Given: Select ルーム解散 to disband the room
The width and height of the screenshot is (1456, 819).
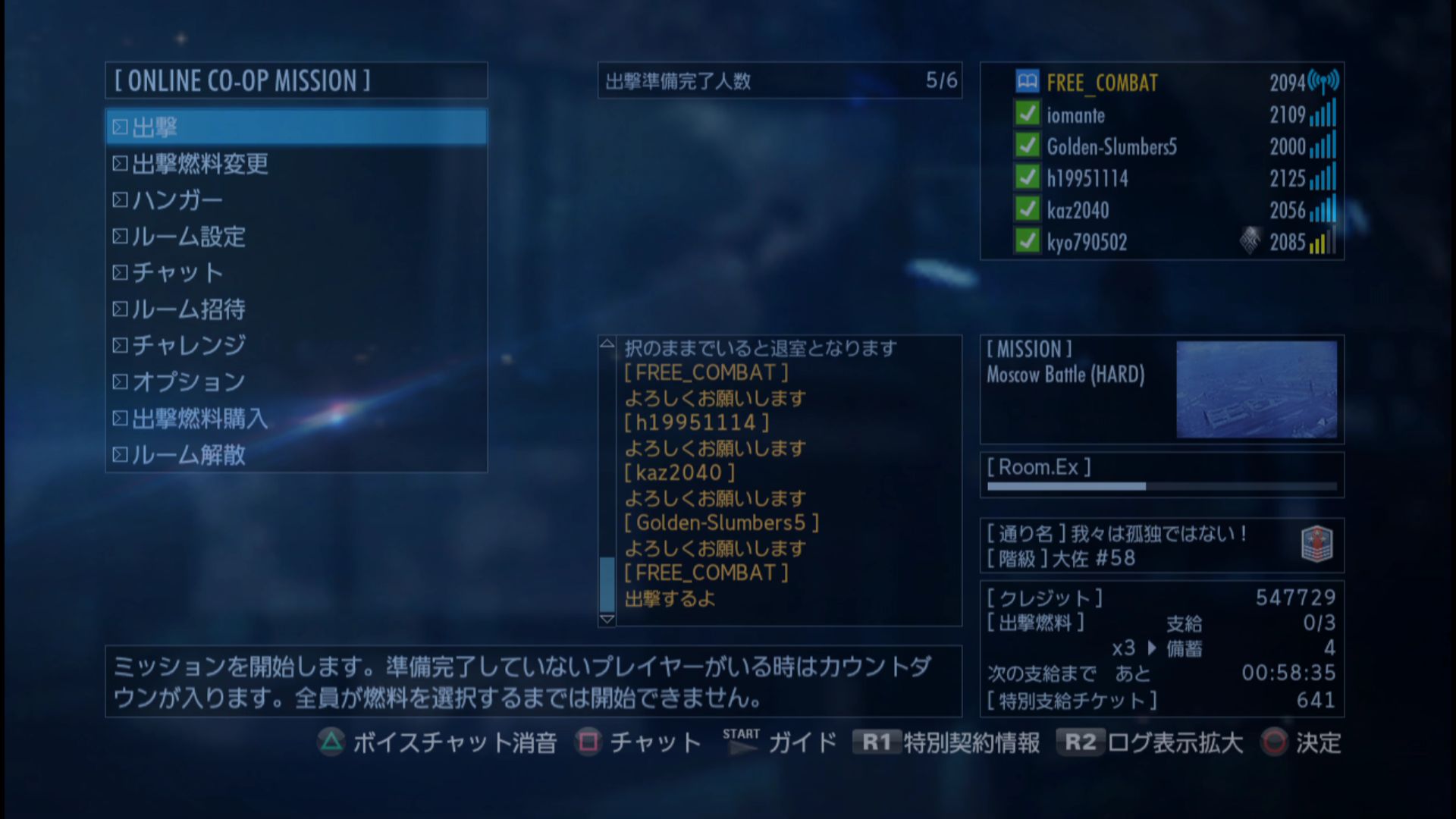Looking at the screenshot, I should 189,455.
